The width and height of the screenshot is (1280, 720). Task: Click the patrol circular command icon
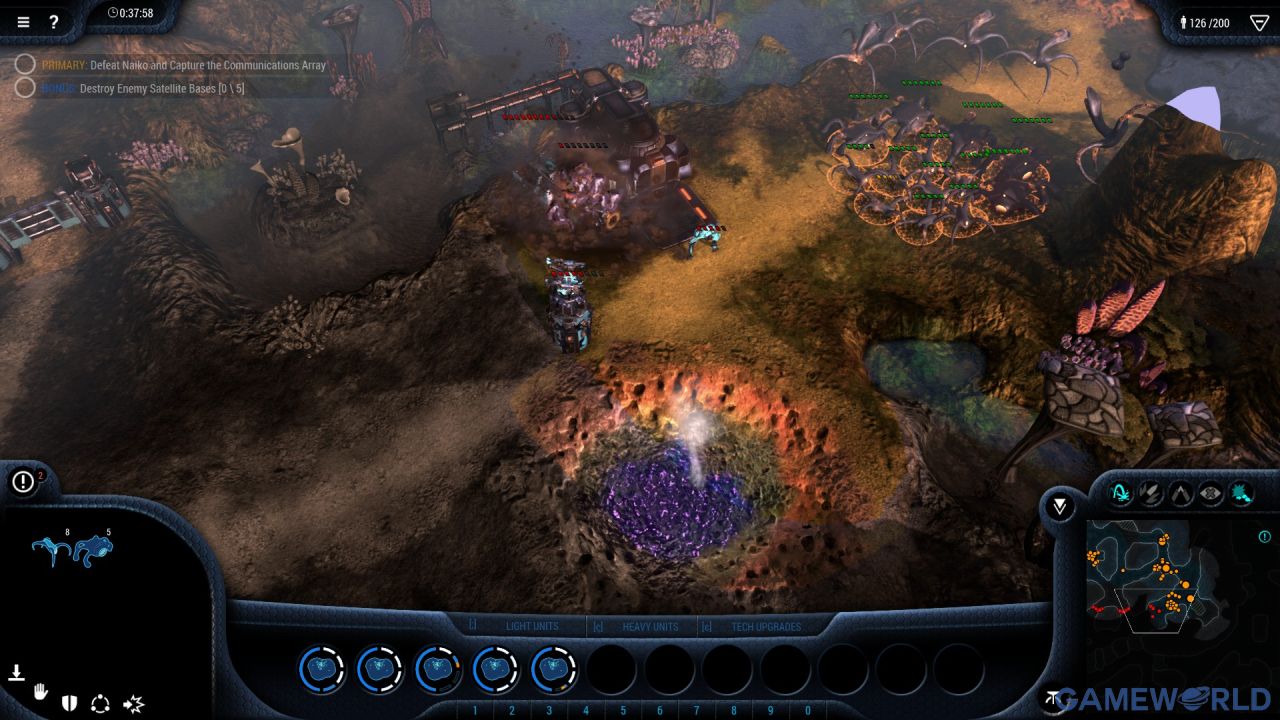100,703
